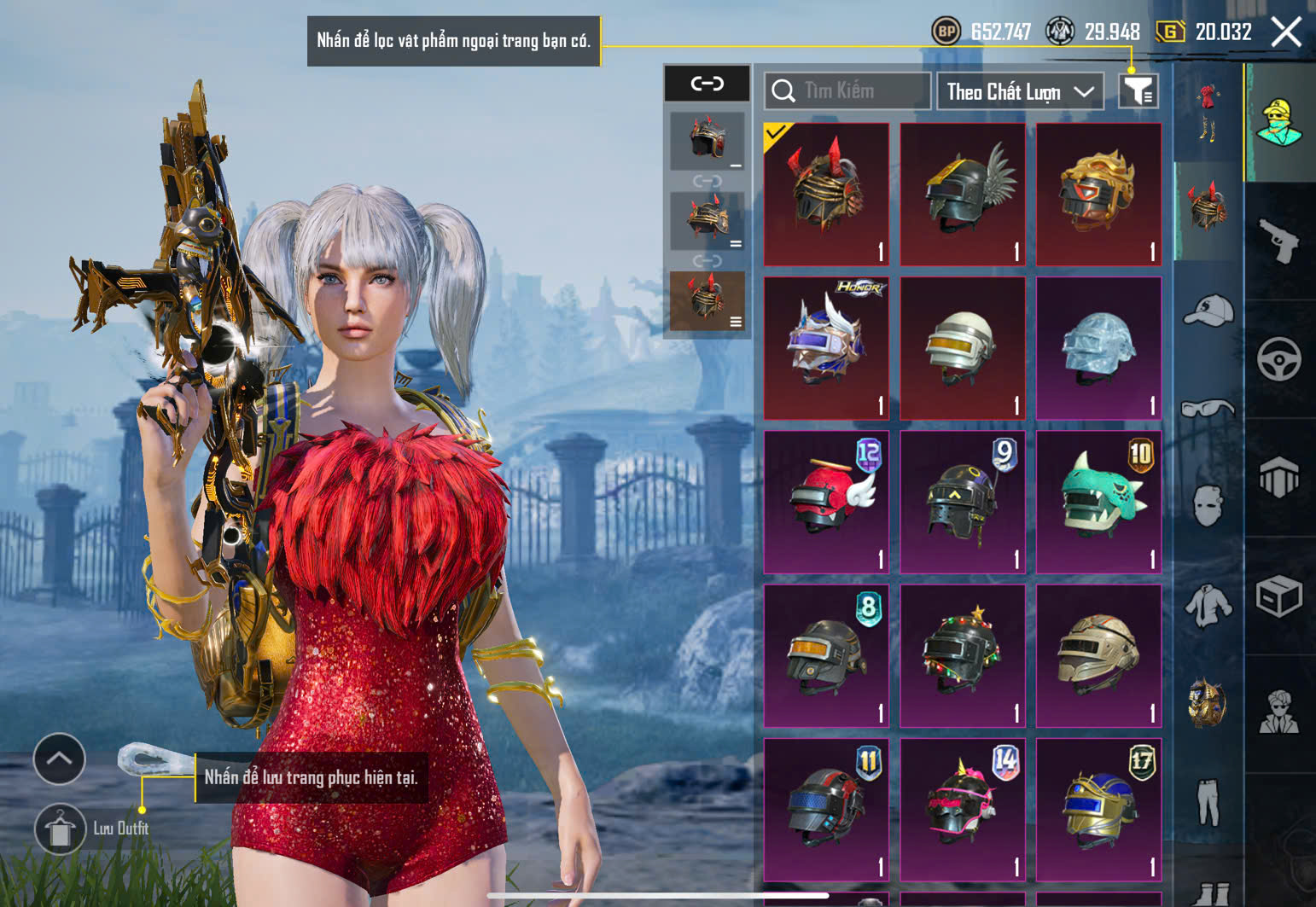Click the Tìm Kiếm search field
The height and width of the screenshot is (907, 1316).
coord(858,90)
